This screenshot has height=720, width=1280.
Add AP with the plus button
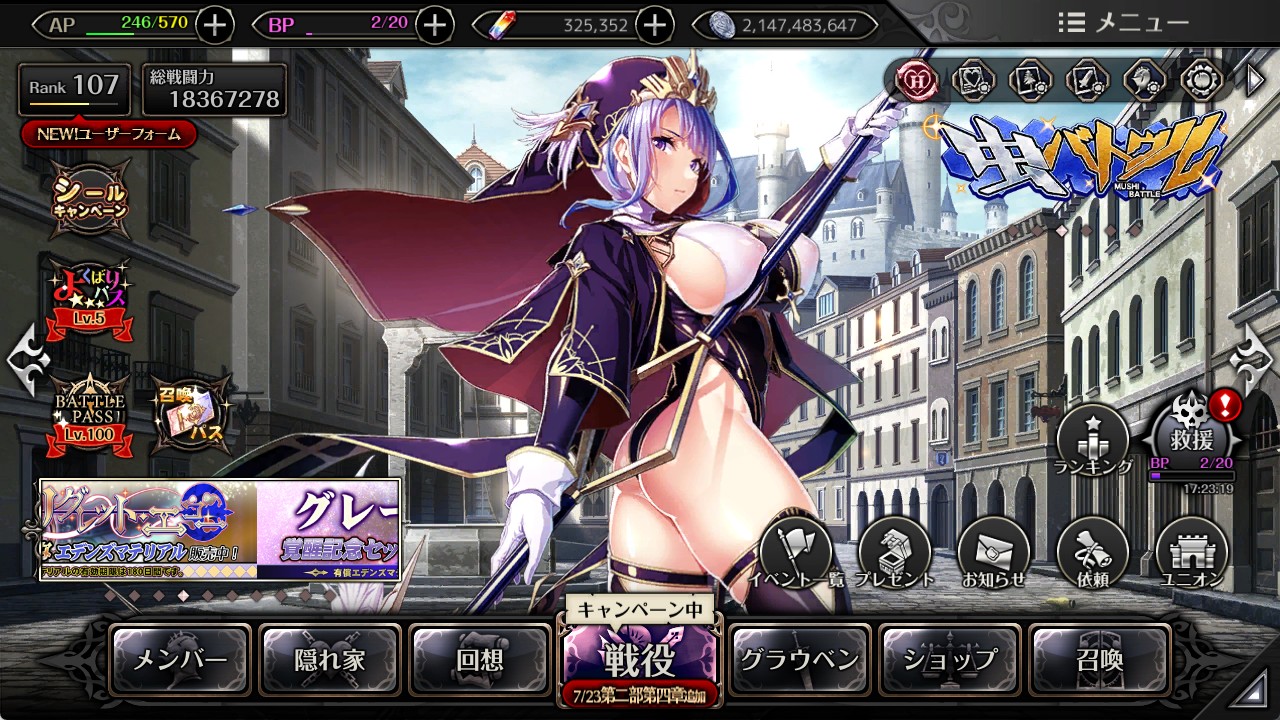click(215, 25)
